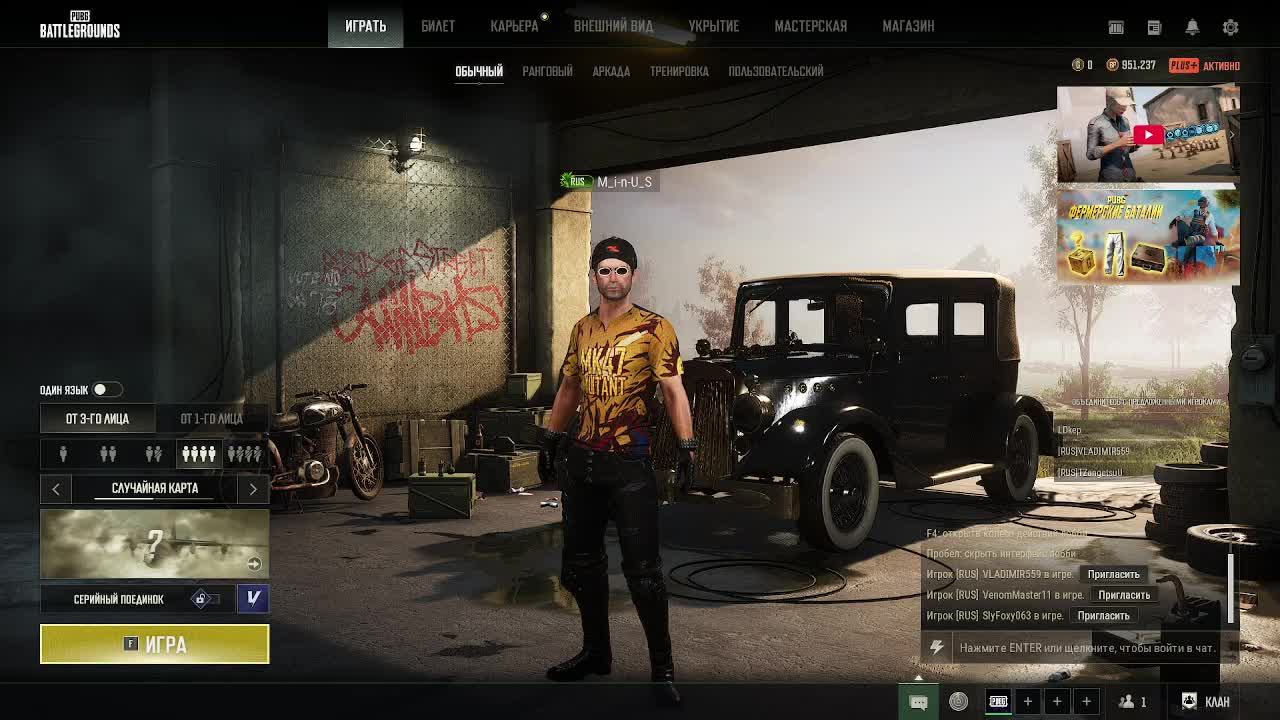This screenshot has height=720, width=1280.
Task: Open notifications bell icon
Action: [1192, 27]
